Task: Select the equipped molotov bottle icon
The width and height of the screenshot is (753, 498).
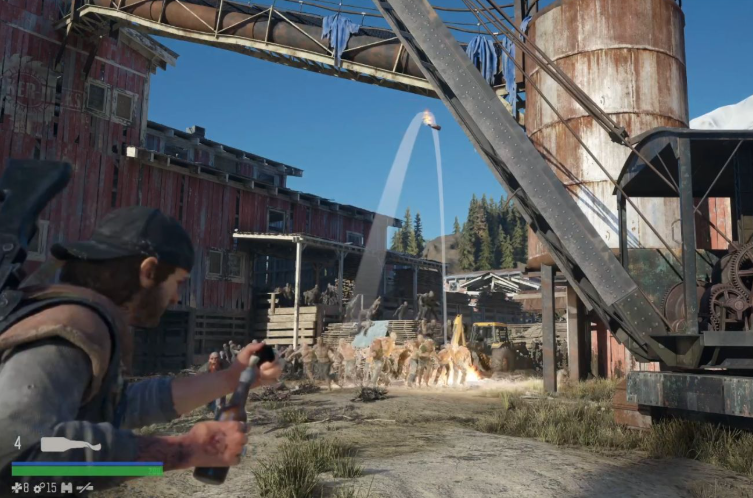Action: click(70, 444)
